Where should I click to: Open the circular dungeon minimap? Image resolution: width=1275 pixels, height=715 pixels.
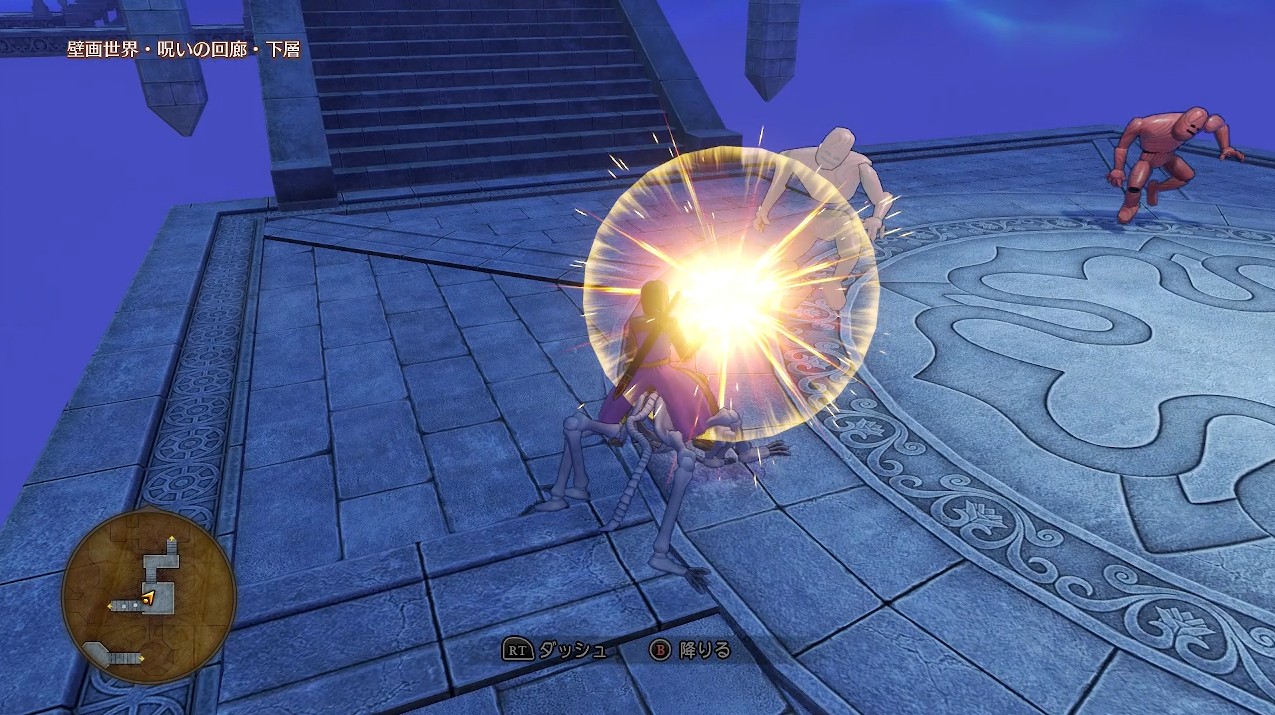(x=148, y=596)
